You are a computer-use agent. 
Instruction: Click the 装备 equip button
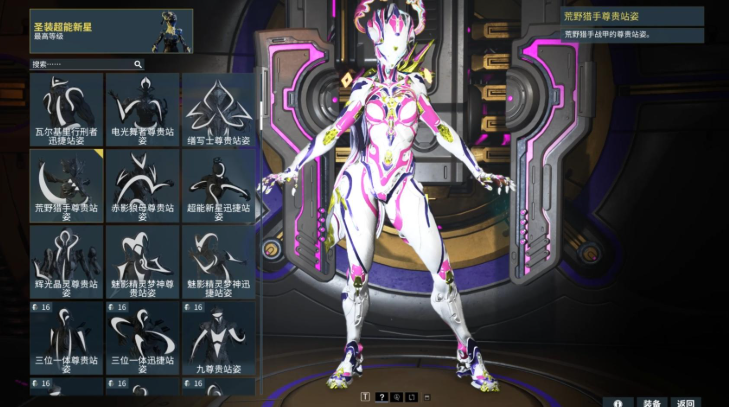point(652,402)
